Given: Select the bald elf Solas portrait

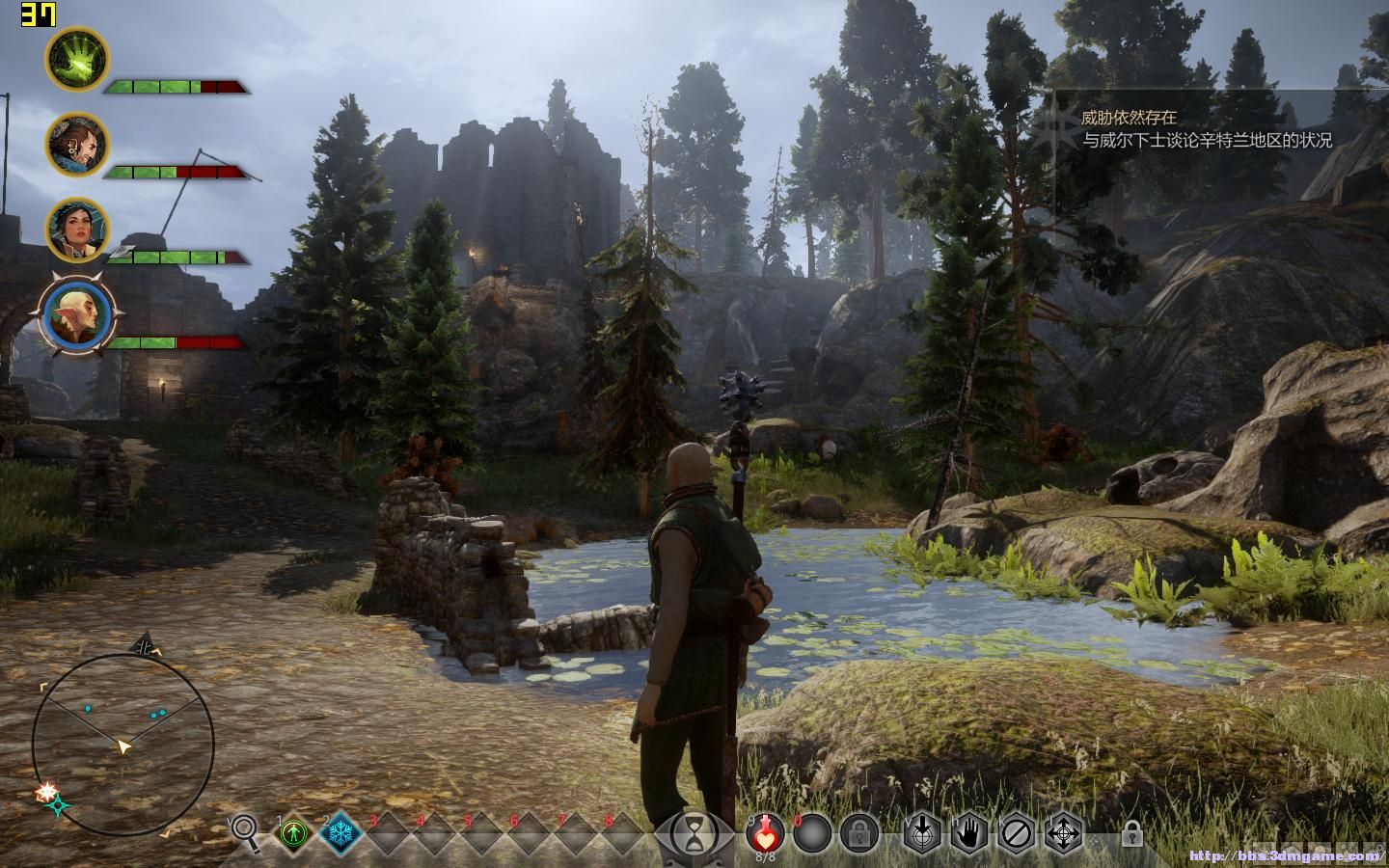Looking at the screenshot, I should [78, 314].
